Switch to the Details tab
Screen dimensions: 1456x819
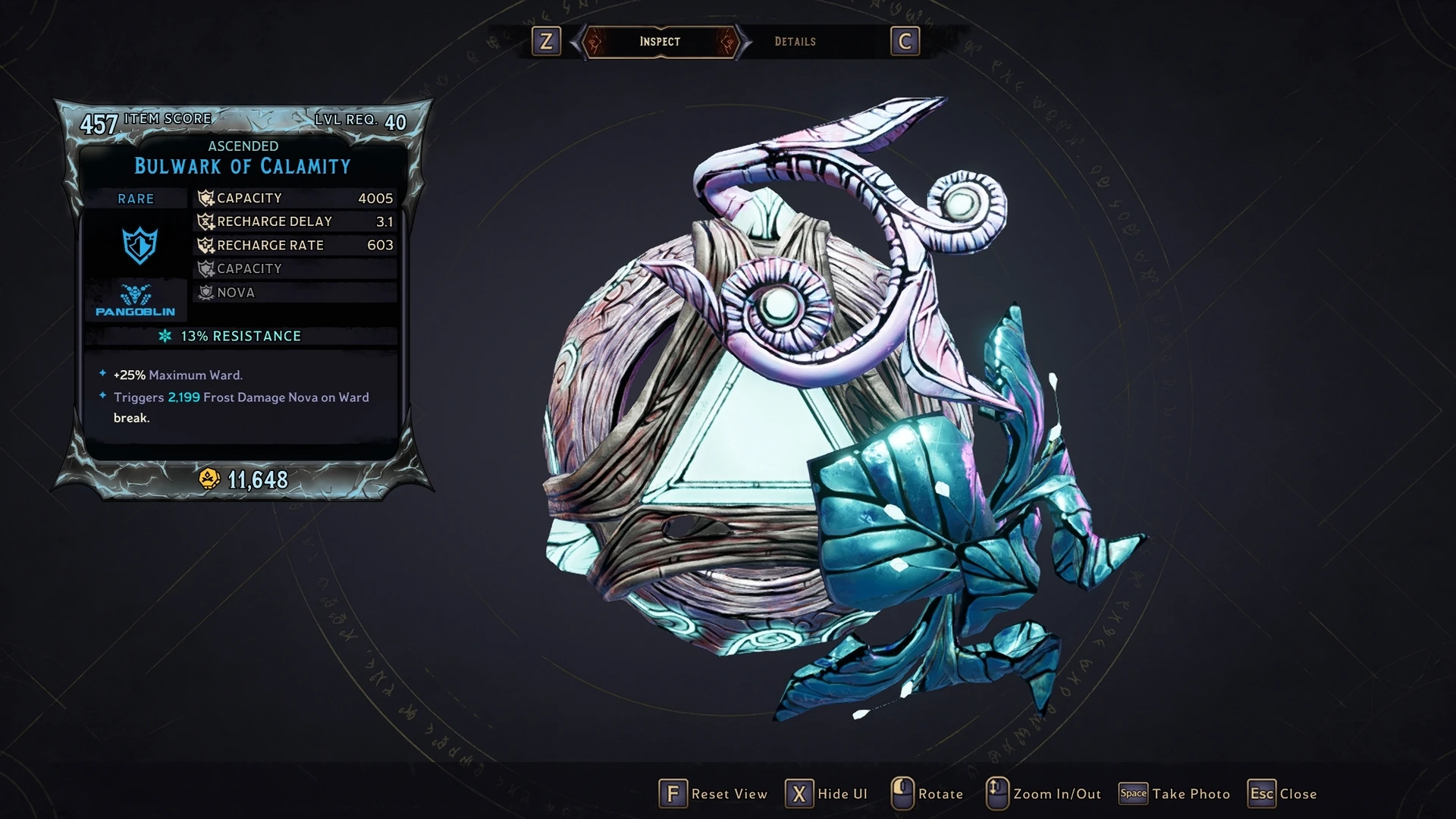[x=795, y=42]
